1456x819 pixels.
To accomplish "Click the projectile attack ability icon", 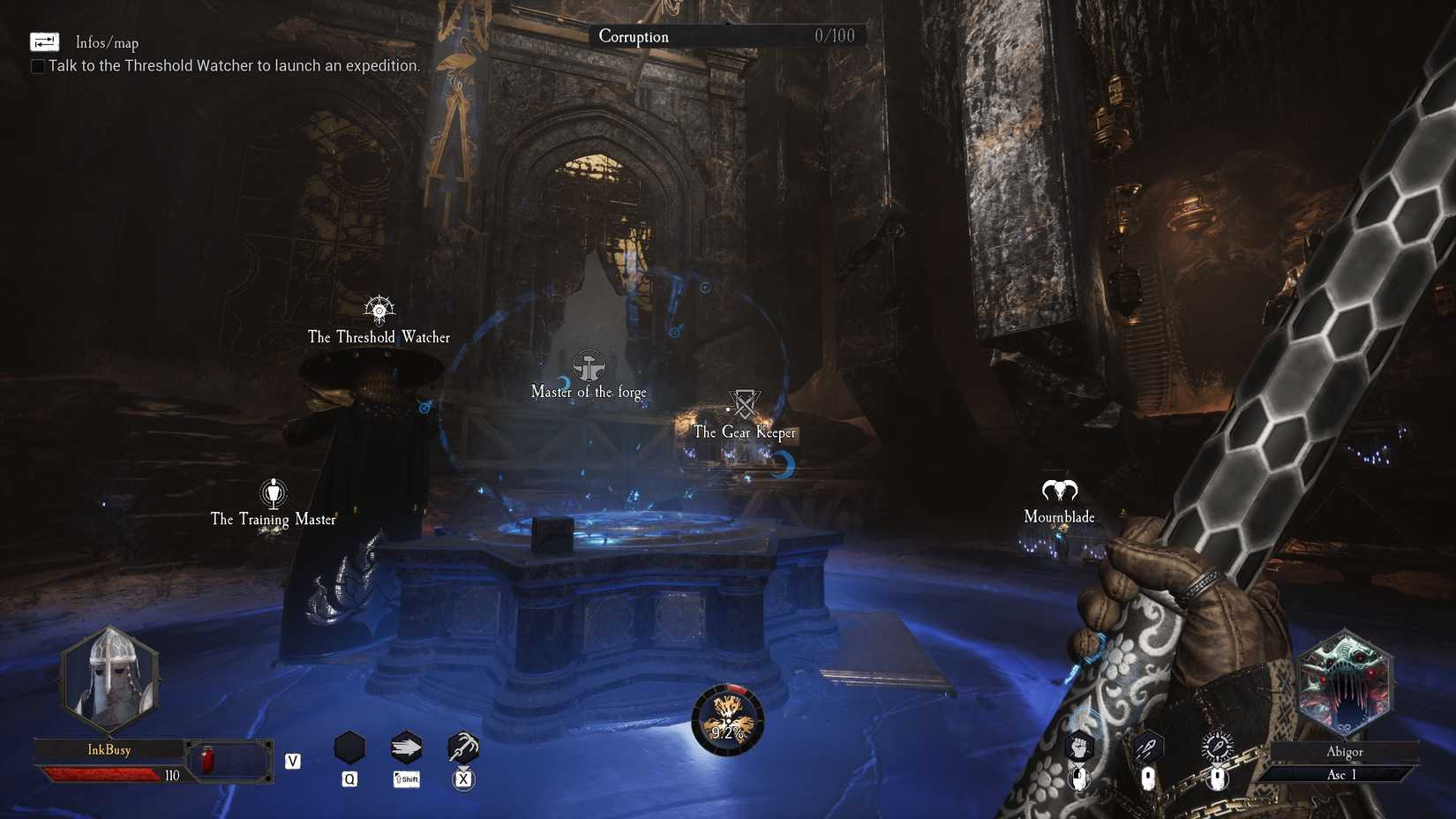I will click(1148, 748).
